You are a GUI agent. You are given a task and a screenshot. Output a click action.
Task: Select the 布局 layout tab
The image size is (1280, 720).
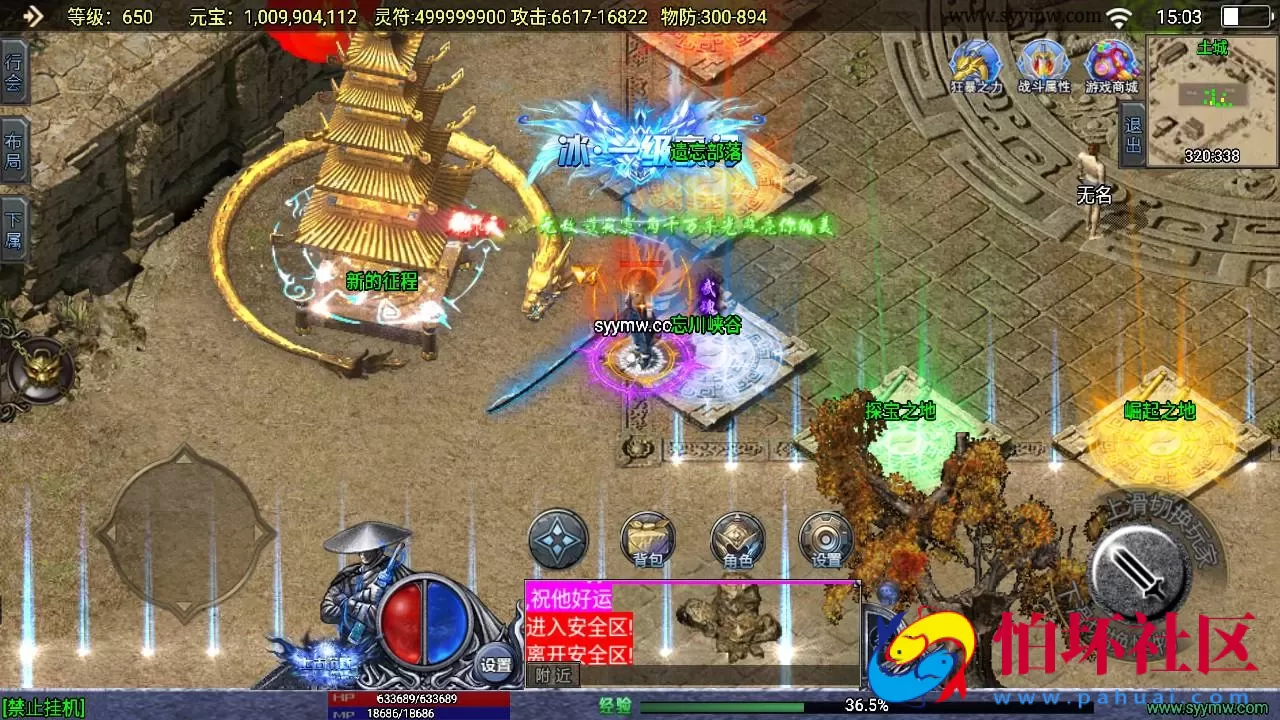click(13, 150)
